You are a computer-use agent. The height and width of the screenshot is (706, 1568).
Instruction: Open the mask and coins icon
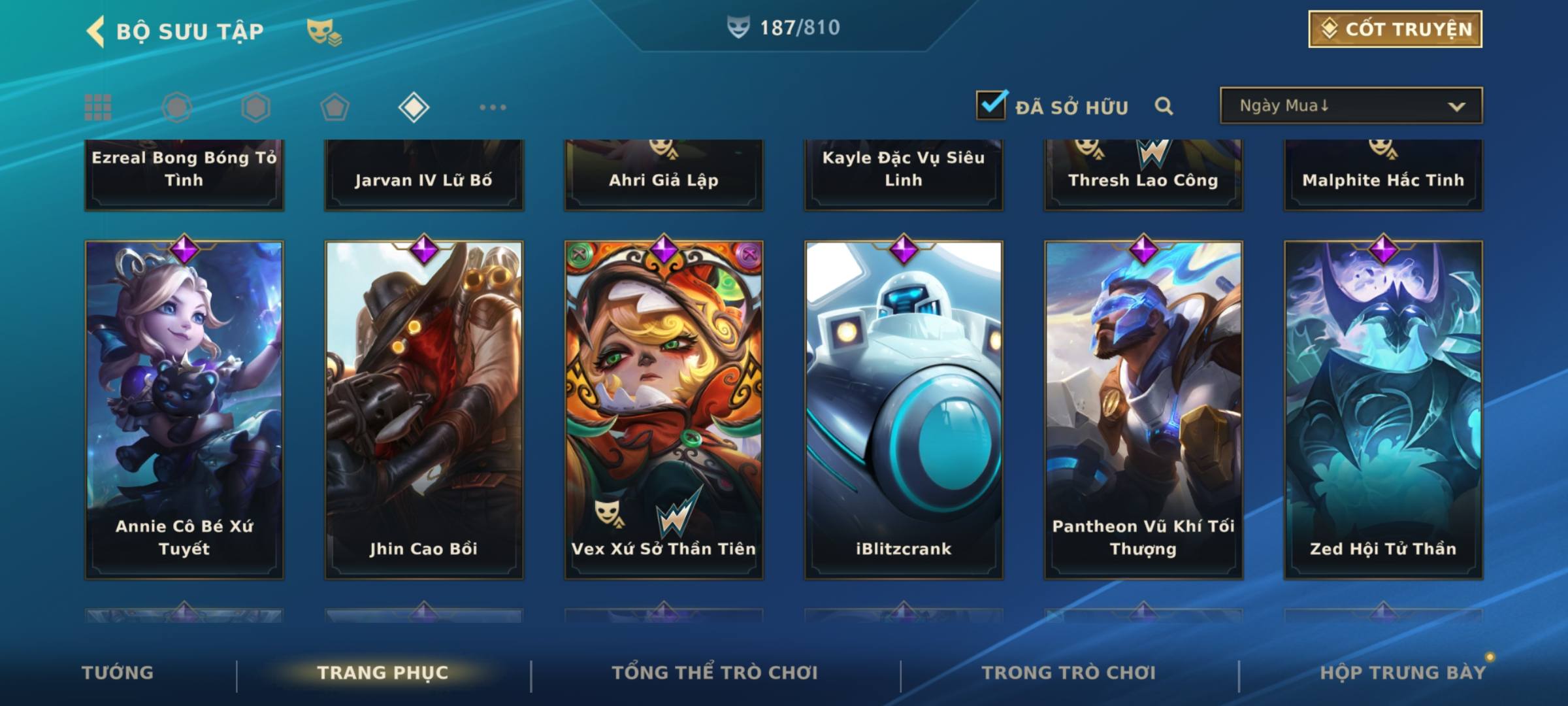(x=324, y=31)
